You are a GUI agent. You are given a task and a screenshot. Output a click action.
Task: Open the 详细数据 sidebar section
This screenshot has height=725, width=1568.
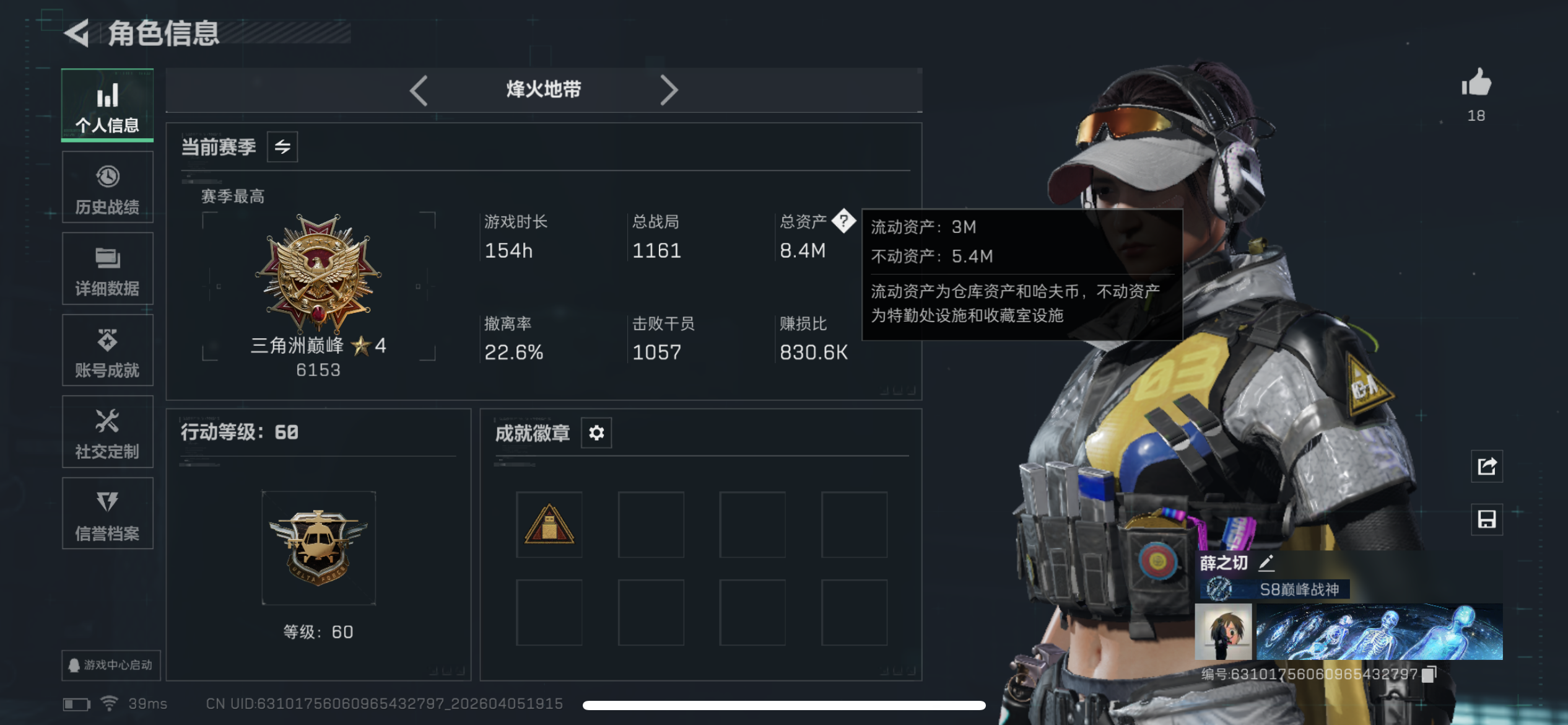pyautogui.click(x=107, y=269)
